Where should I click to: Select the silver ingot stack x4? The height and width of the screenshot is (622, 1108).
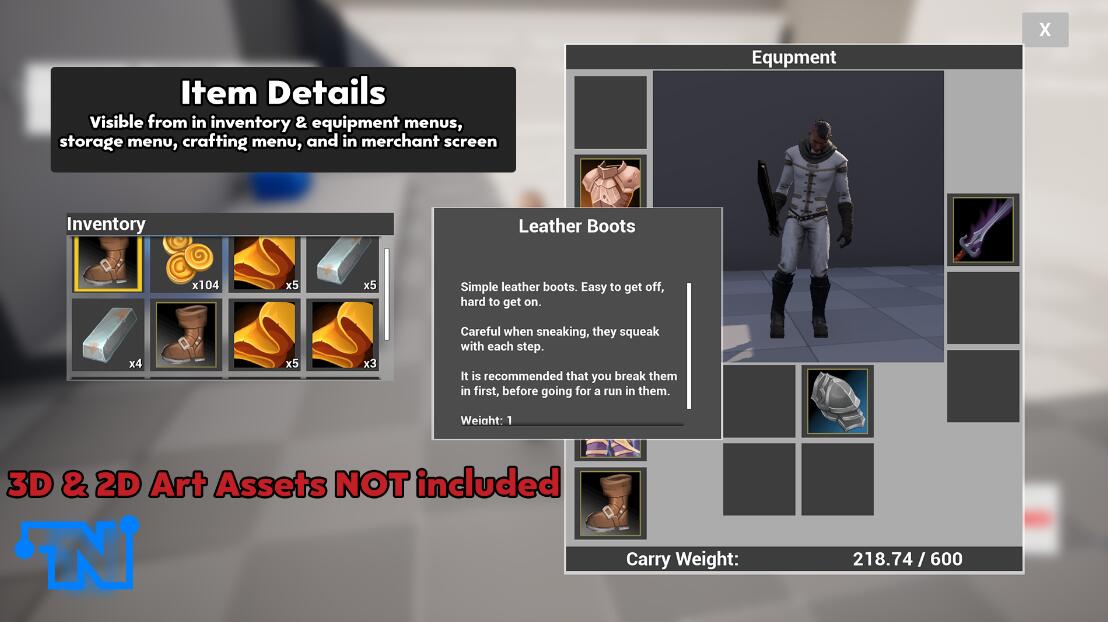109,335
